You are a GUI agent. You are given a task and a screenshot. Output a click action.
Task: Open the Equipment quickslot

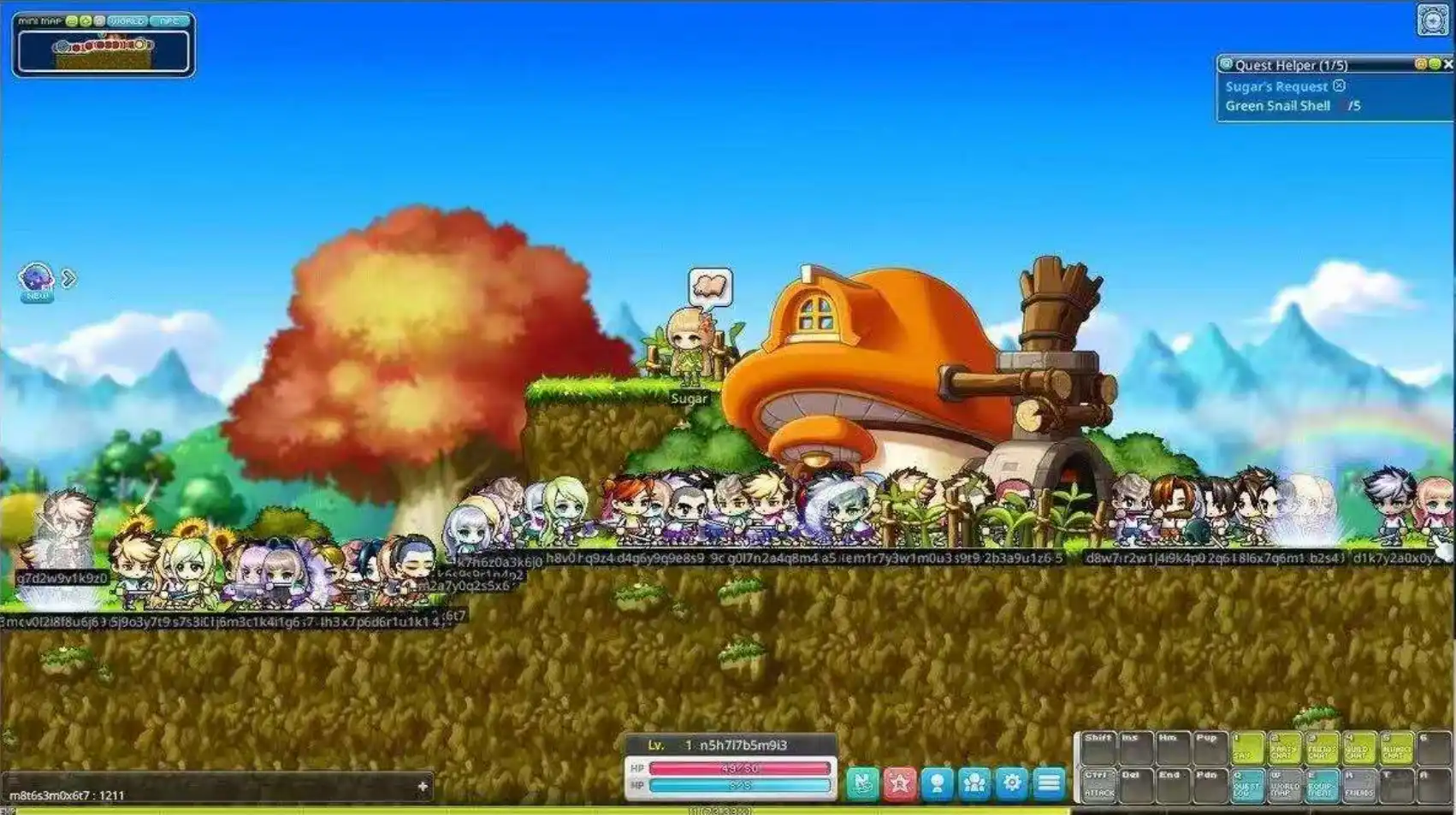[x=1320, y=788]
